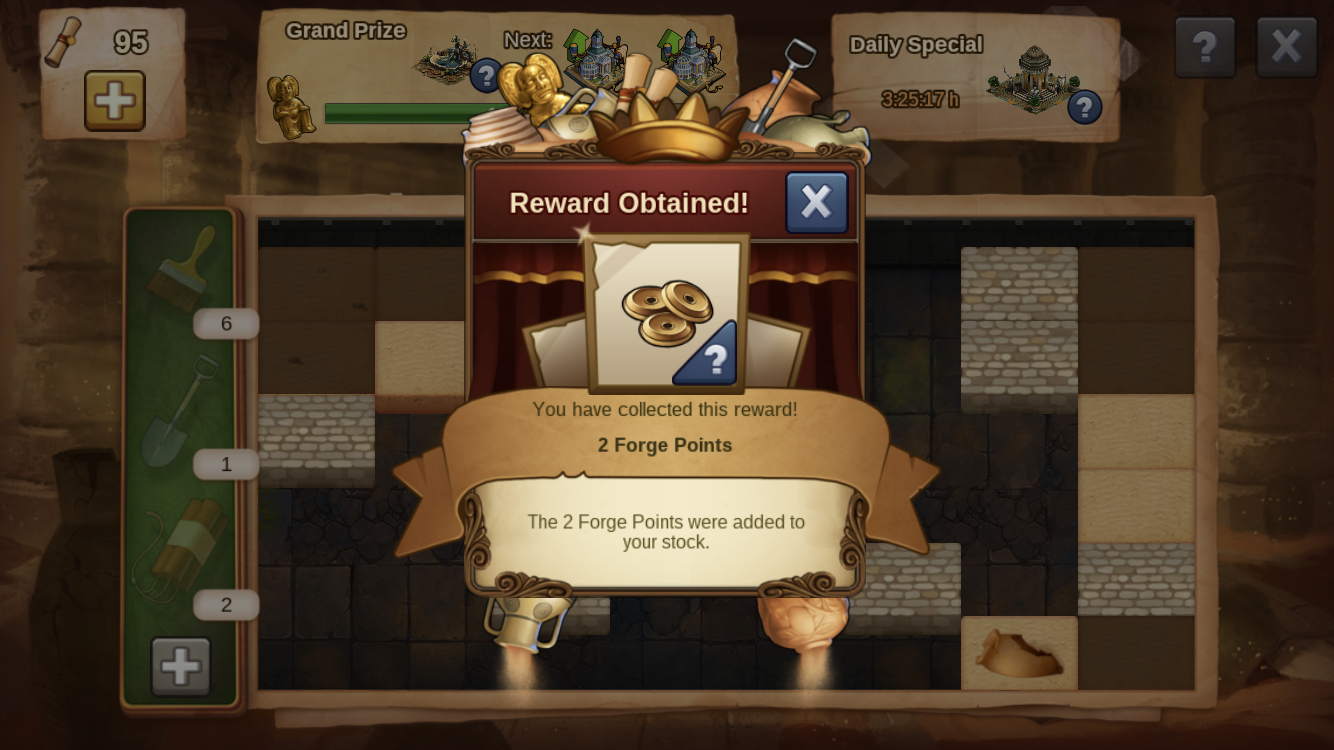This screenshot has width=1334, height=750.
Task: Buy more tools with the grey plus button
Action: point(181,666)
